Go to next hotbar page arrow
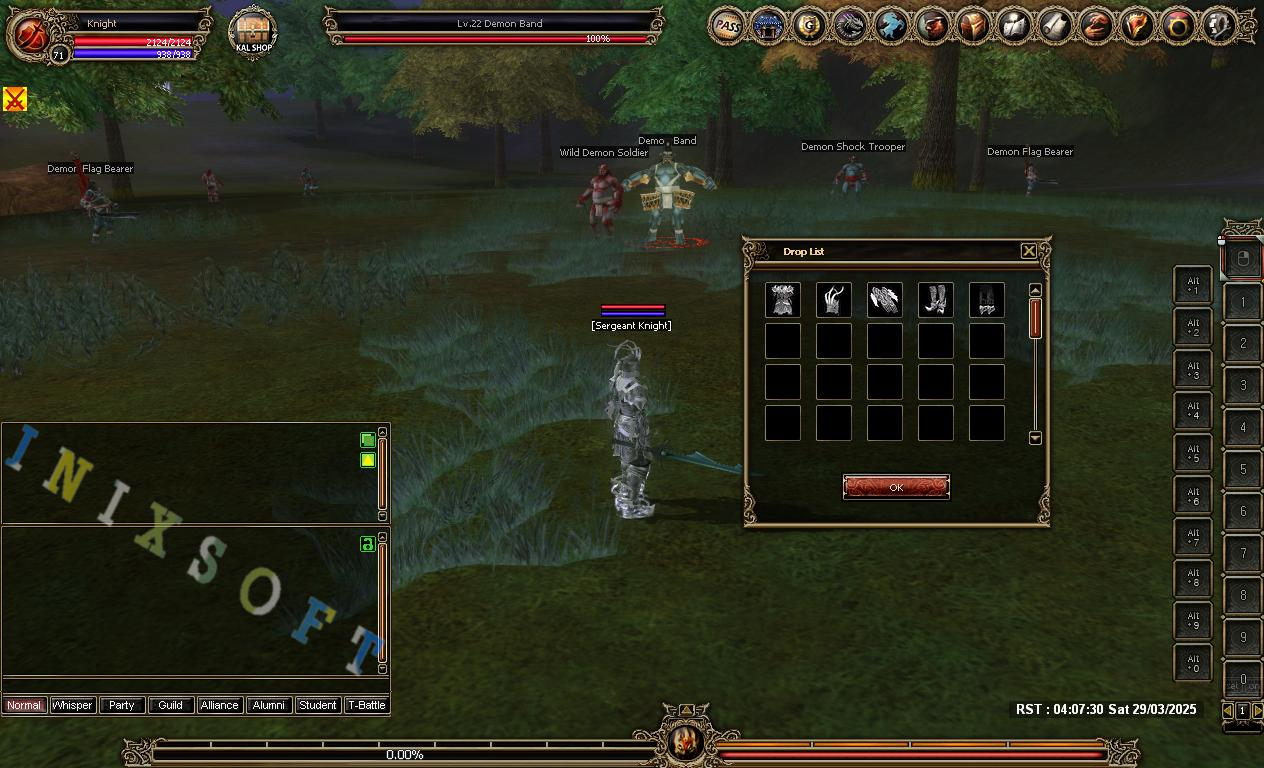The image size is (1264, 768). [x=1257, y=710]
